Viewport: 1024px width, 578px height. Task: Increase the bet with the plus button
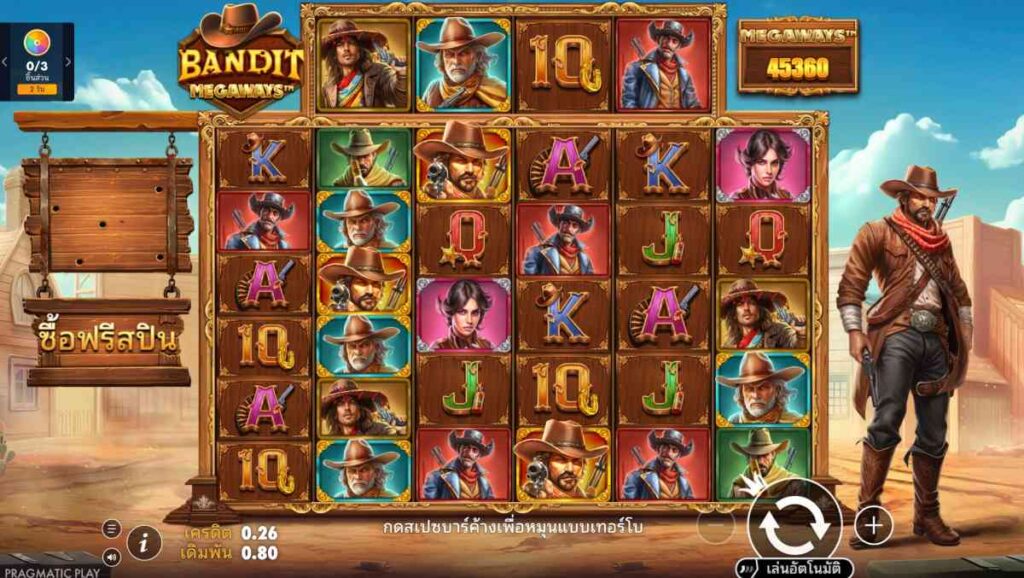873,524
